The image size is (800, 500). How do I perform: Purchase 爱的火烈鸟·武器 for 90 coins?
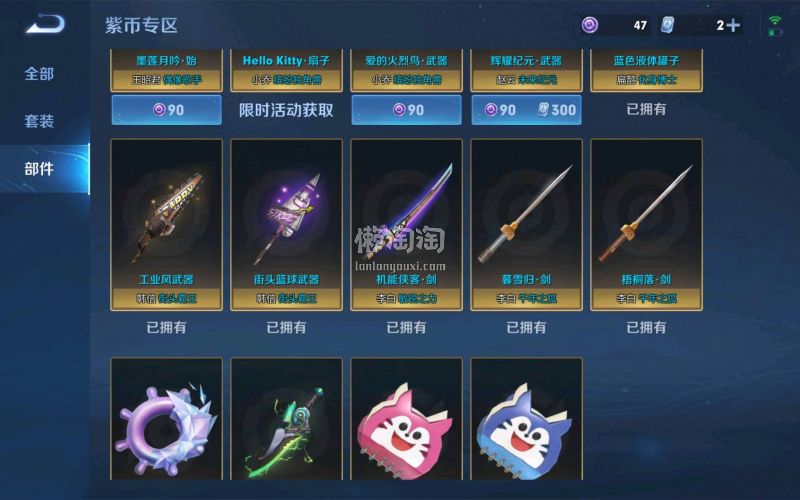click(x=406, y=109)
